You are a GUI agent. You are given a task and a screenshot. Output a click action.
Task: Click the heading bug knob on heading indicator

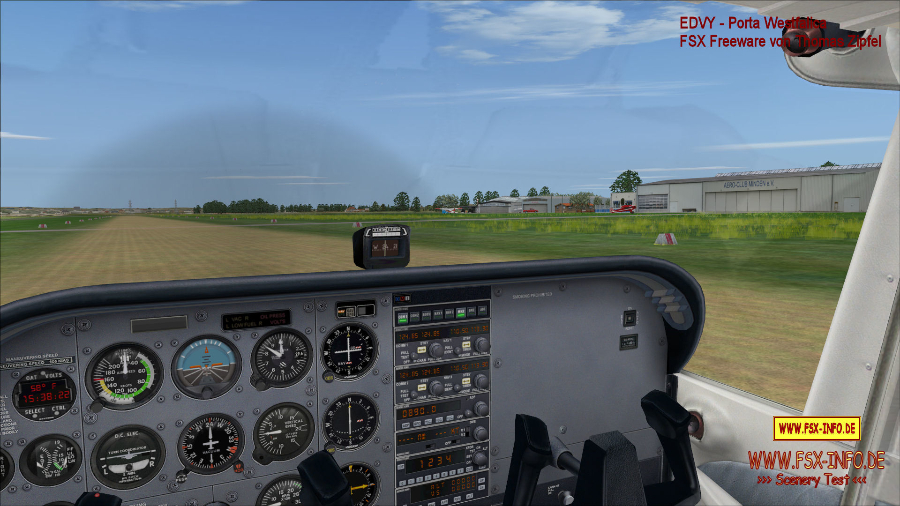[x=238, y=466]
